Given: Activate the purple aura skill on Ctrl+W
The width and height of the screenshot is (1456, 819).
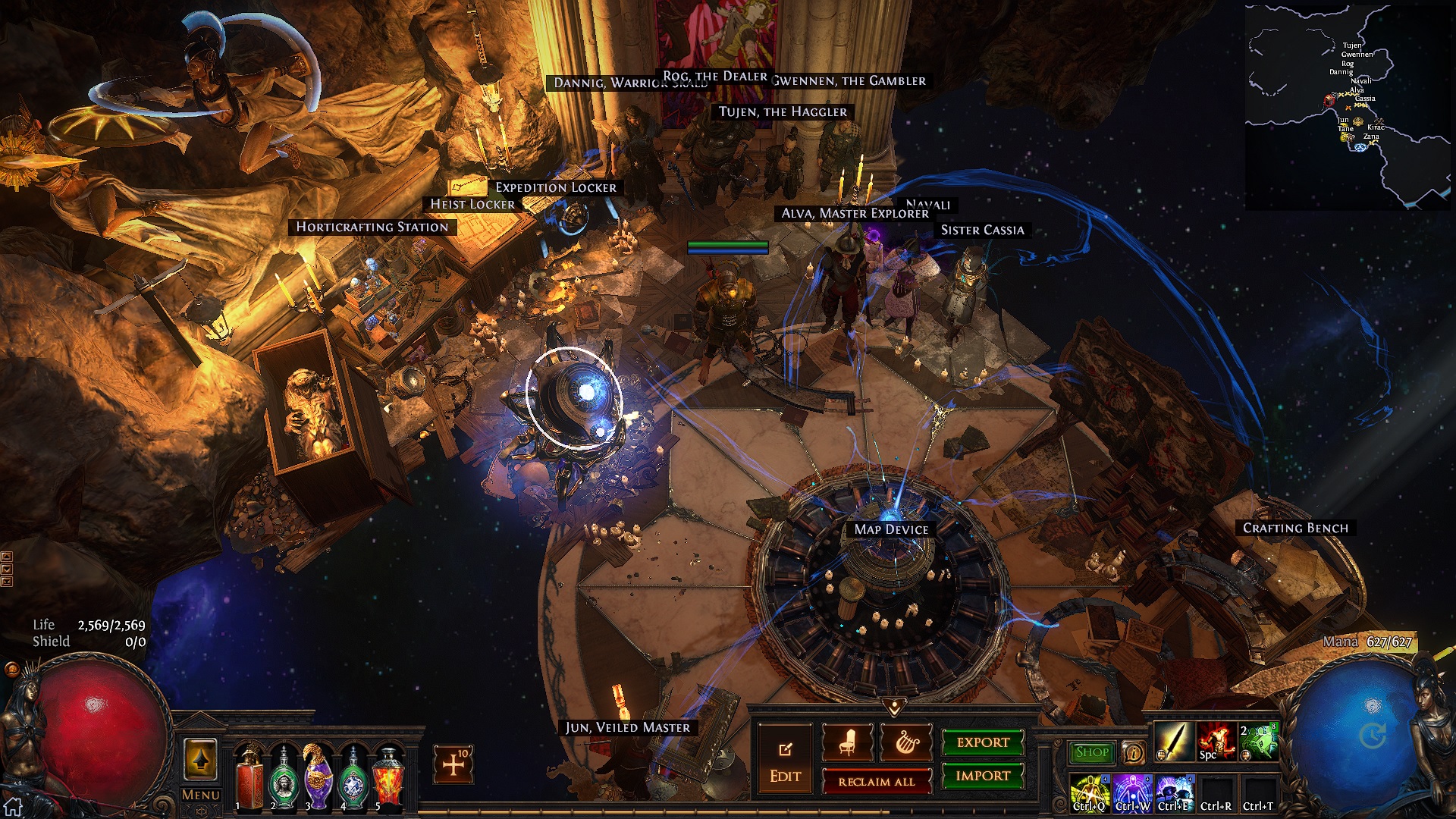Looking at the screenshot, I should pyautogui.click(x=1132, y=793).
